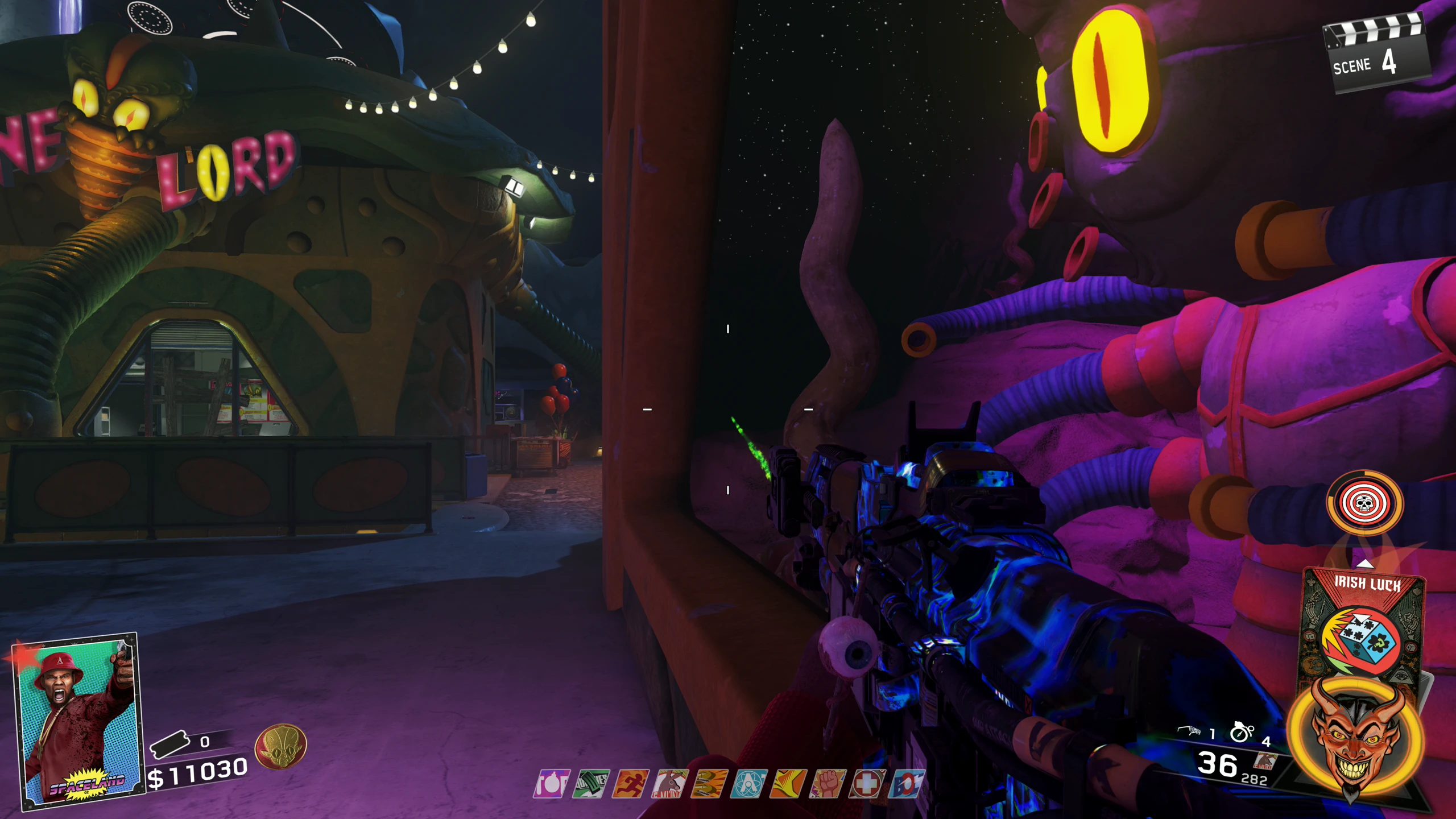
Task: Choose the Trail Blazers fist perk icon
Action: point(828,784)
